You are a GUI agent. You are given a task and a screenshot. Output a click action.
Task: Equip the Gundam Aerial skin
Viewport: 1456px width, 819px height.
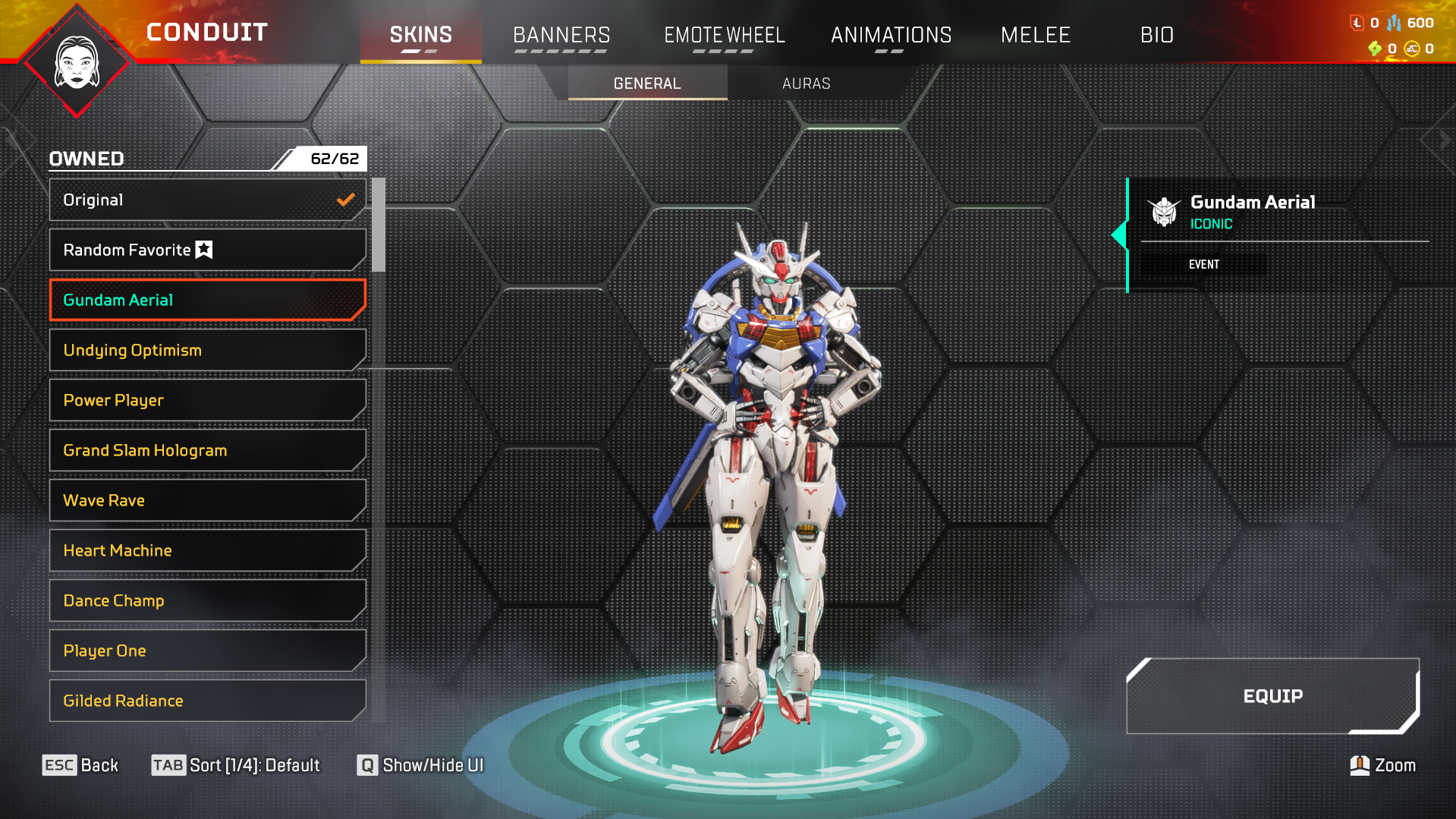pyautogui.click(x=1272, y=696)
